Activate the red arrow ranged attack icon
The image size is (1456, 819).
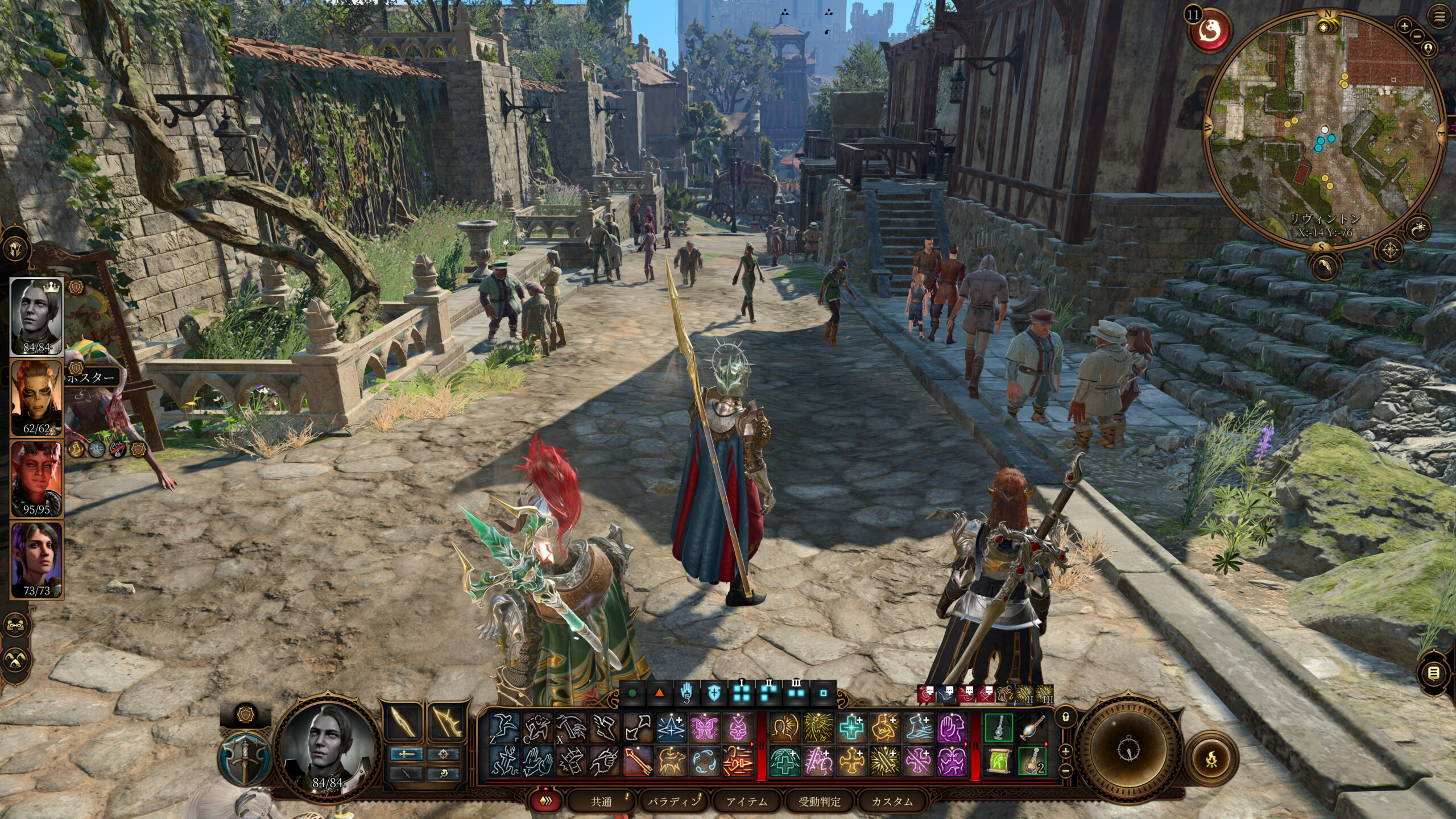click(x=638, y=761)
